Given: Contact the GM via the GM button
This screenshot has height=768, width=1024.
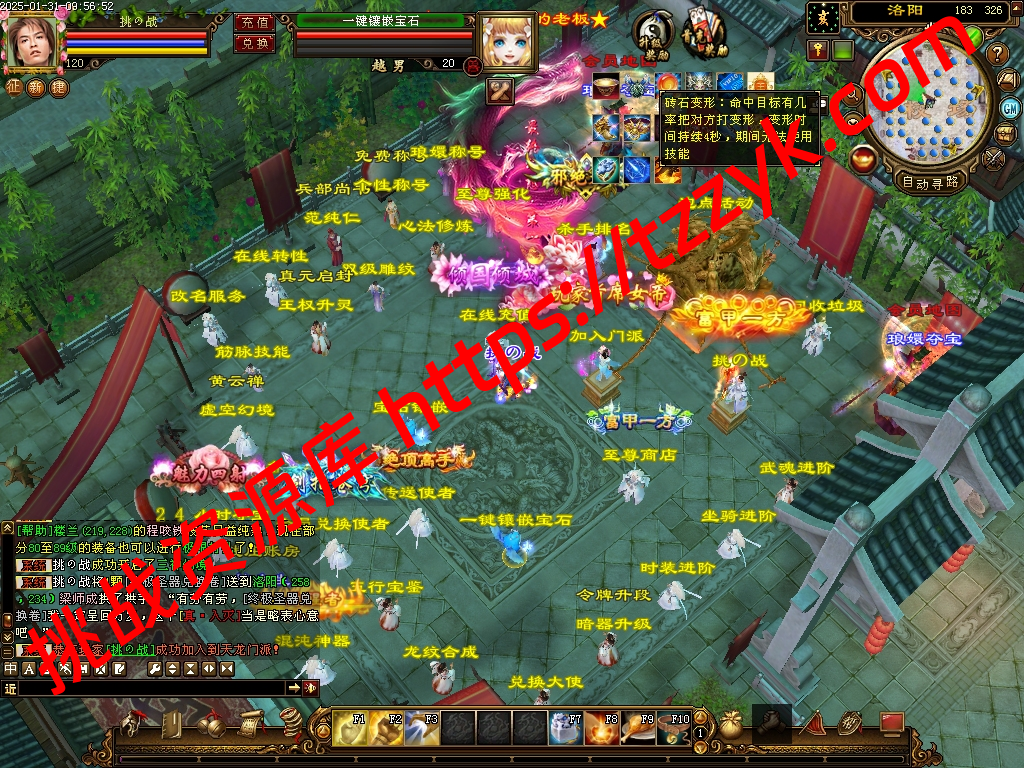Looking at the screenshot, I should 1010,107.
